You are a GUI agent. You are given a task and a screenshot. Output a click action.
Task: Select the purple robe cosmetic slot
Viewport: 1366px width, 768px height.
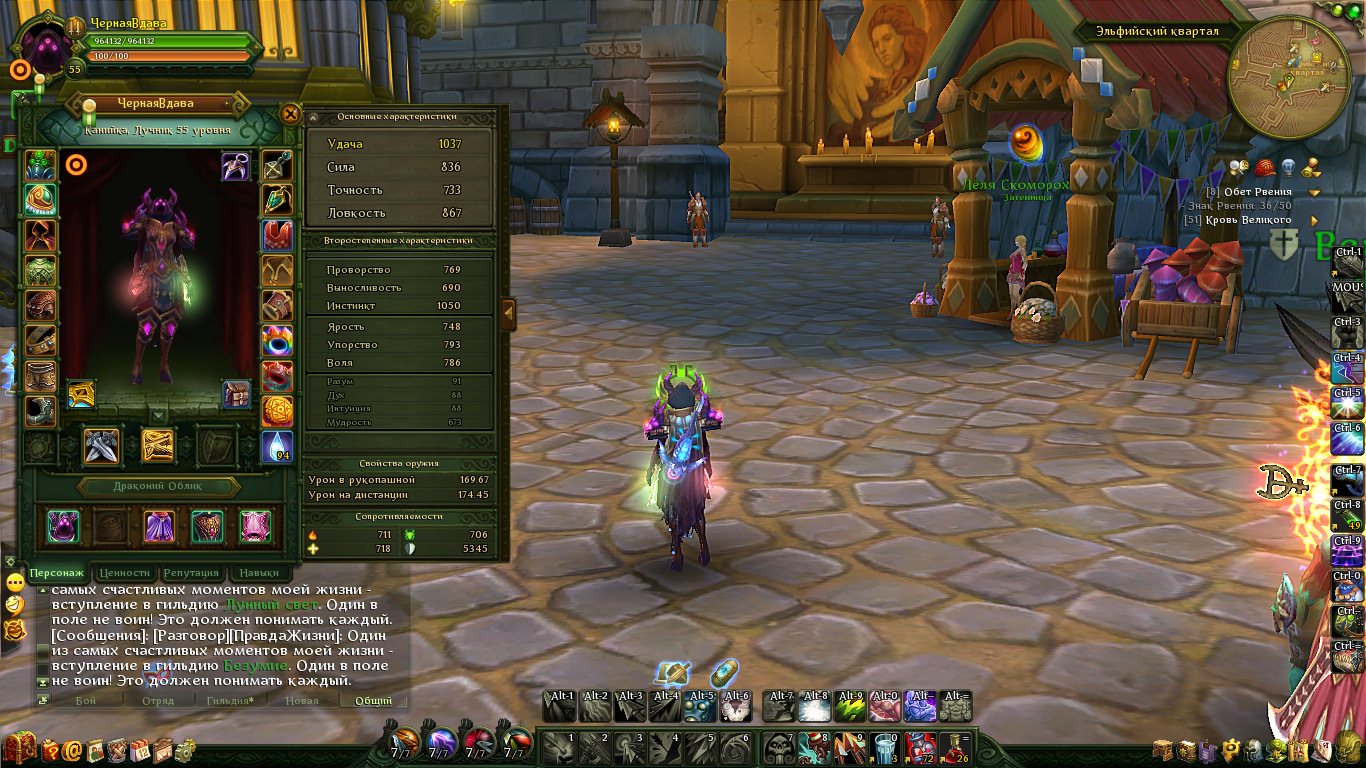[x=160, y=526]
